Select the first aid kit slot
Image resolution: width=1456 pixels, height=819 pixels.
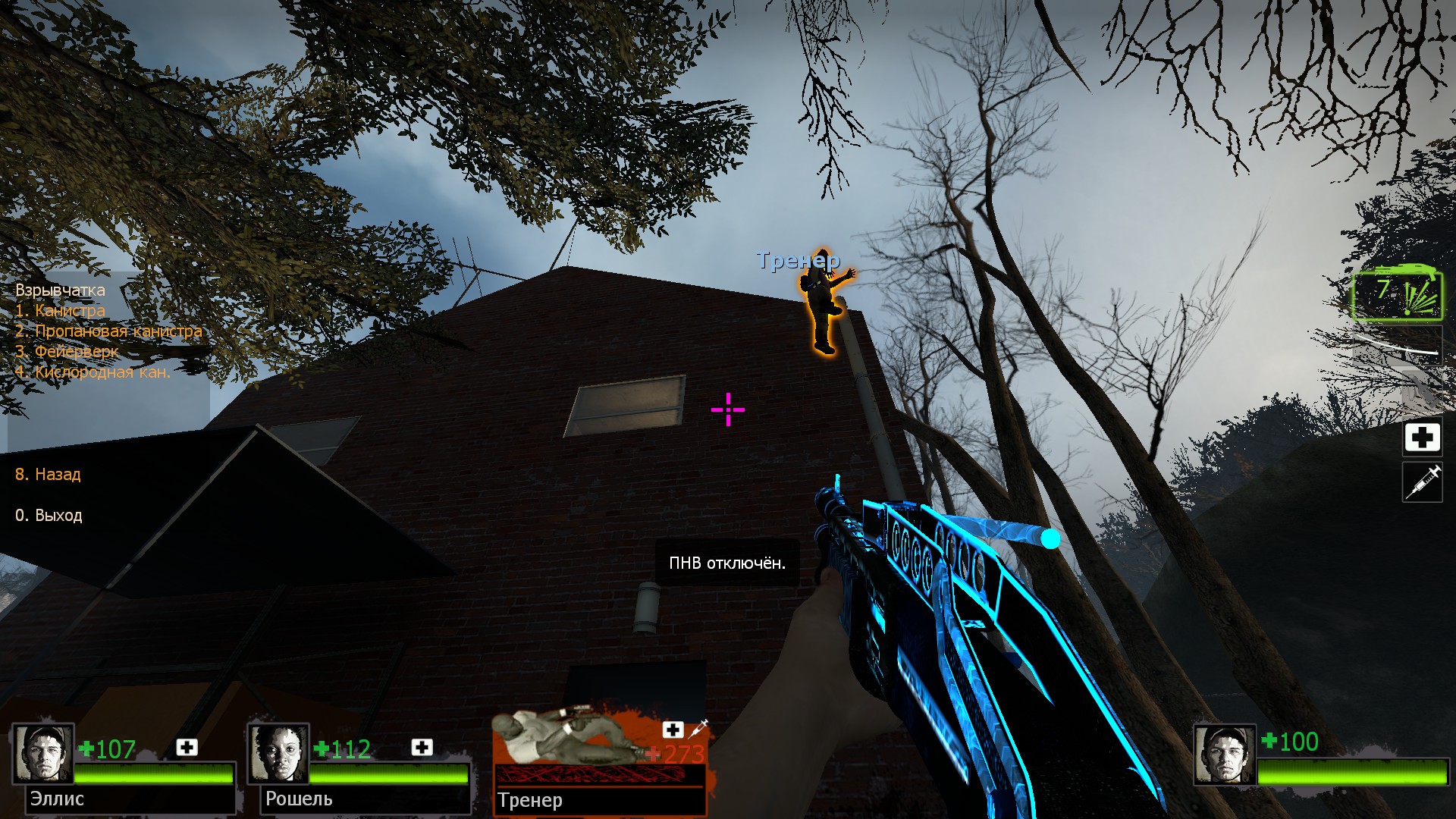[x=1422, y=438]
